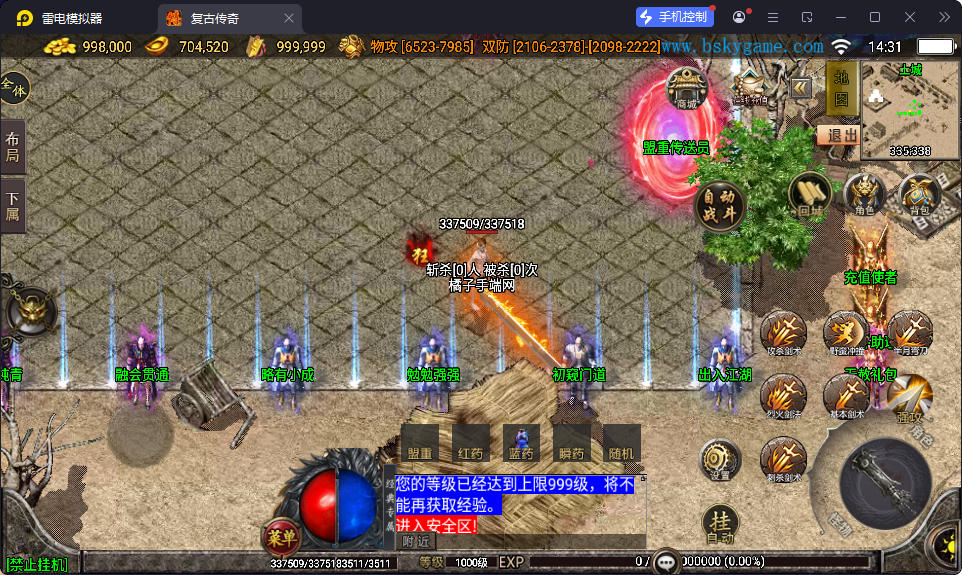Open the 背包 backpack

tap(918, 193)
